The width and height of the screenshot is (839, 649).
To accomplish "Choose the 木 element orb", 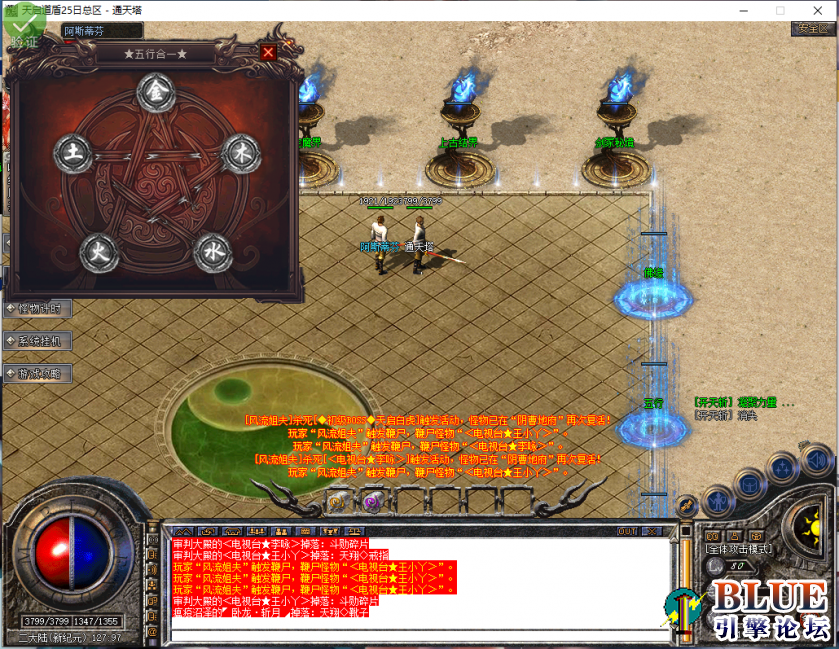I will pos(239,153).
